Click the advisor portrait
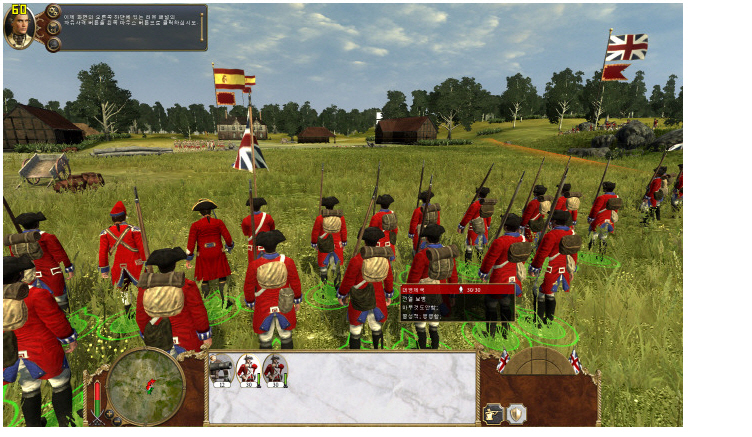This screenshot has height=437, width=752. click(19, 29)
